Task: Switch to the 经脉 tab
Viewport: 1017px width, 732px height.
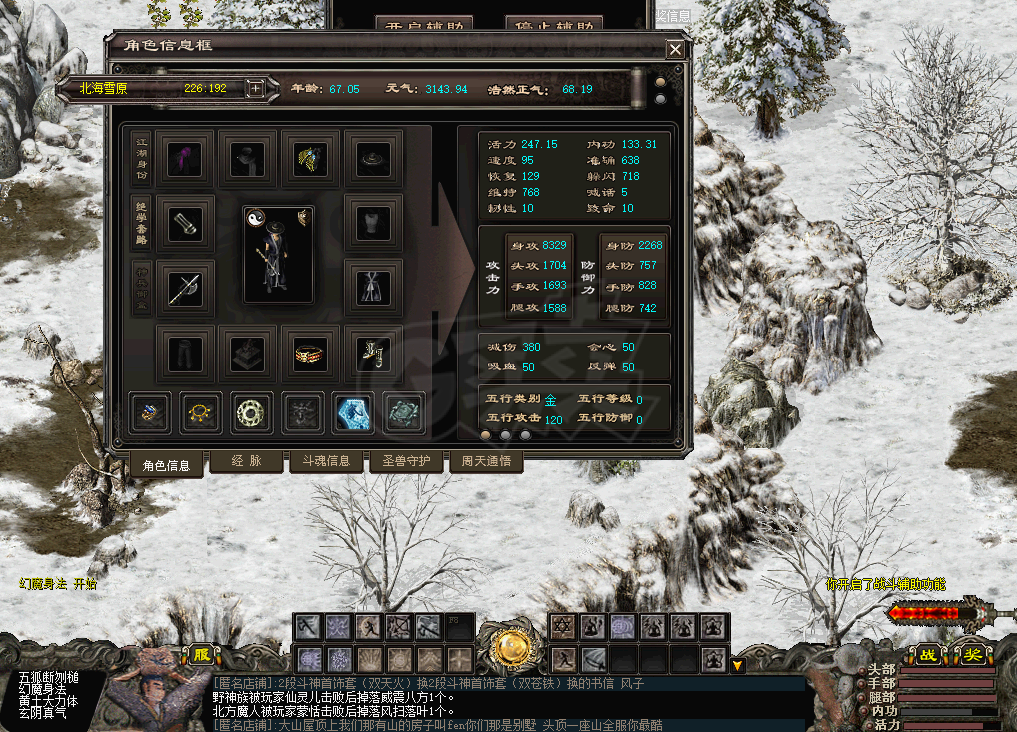Action: (245, 461)
